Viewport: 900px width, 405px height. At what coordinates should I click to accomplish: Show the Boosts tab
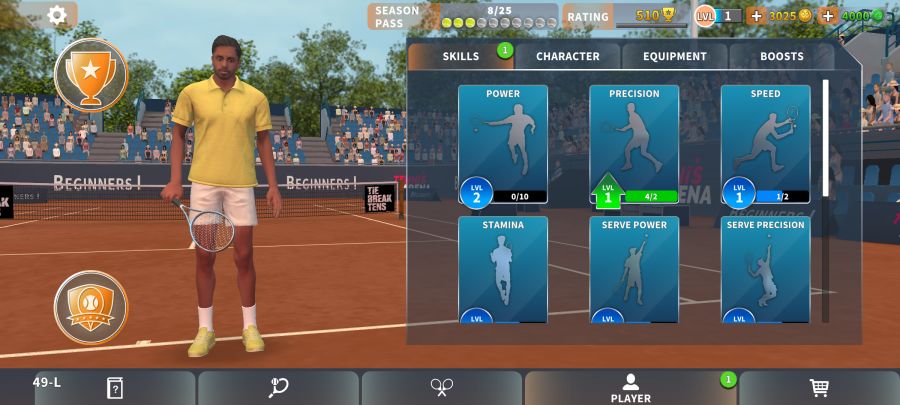point(781,57)
